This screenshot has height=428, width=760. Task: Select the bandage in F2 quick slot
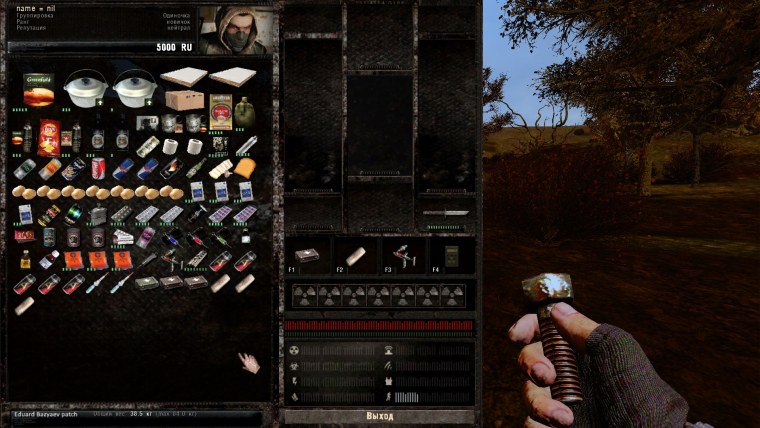(x=356, y=255)
